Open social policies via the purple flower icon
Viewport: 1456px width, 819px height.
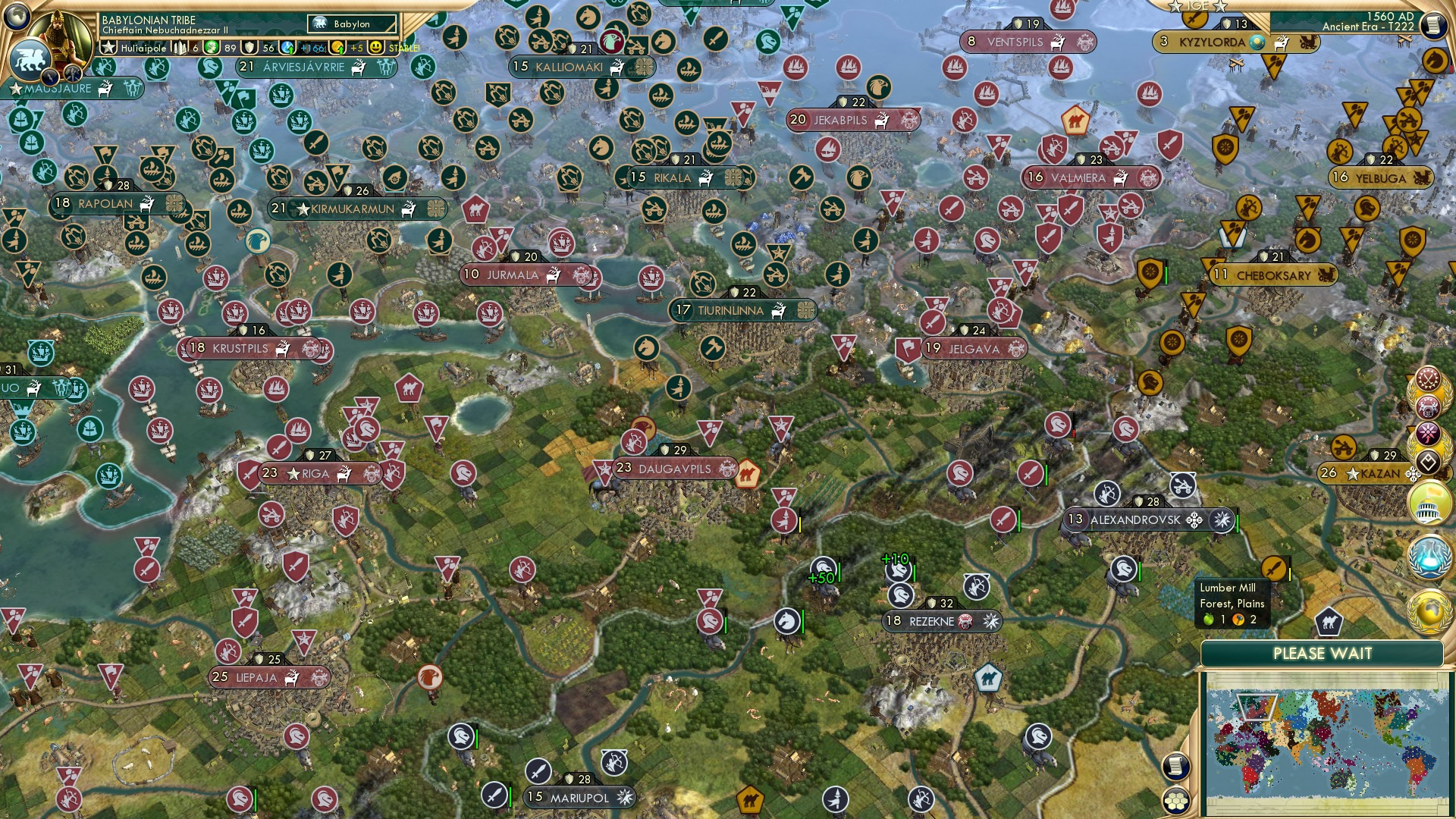coord(1428,434)
